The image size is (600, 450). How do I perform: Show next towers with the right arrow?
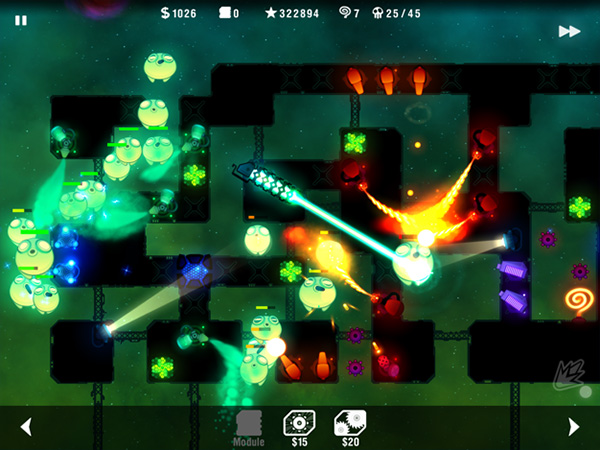point(573,427)
